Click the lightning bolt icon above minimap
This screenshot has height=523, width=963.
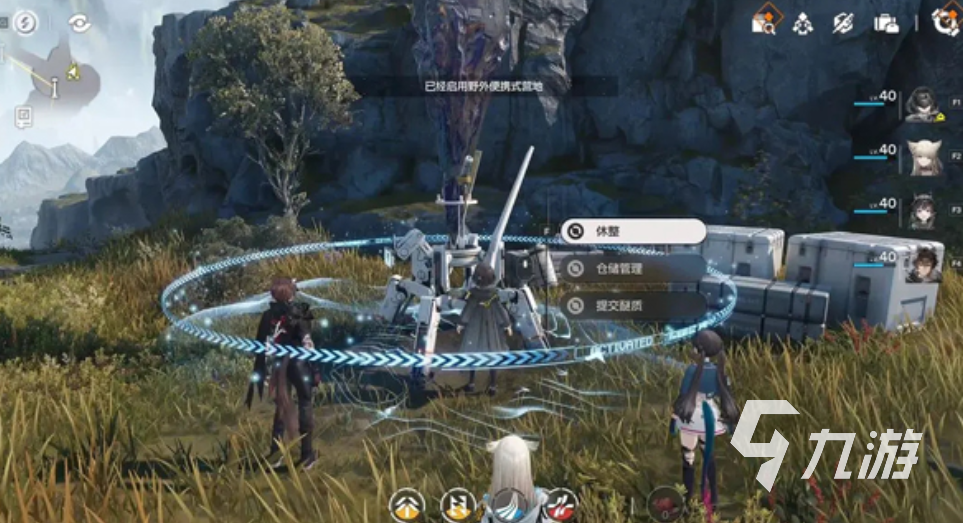point(25,22)
